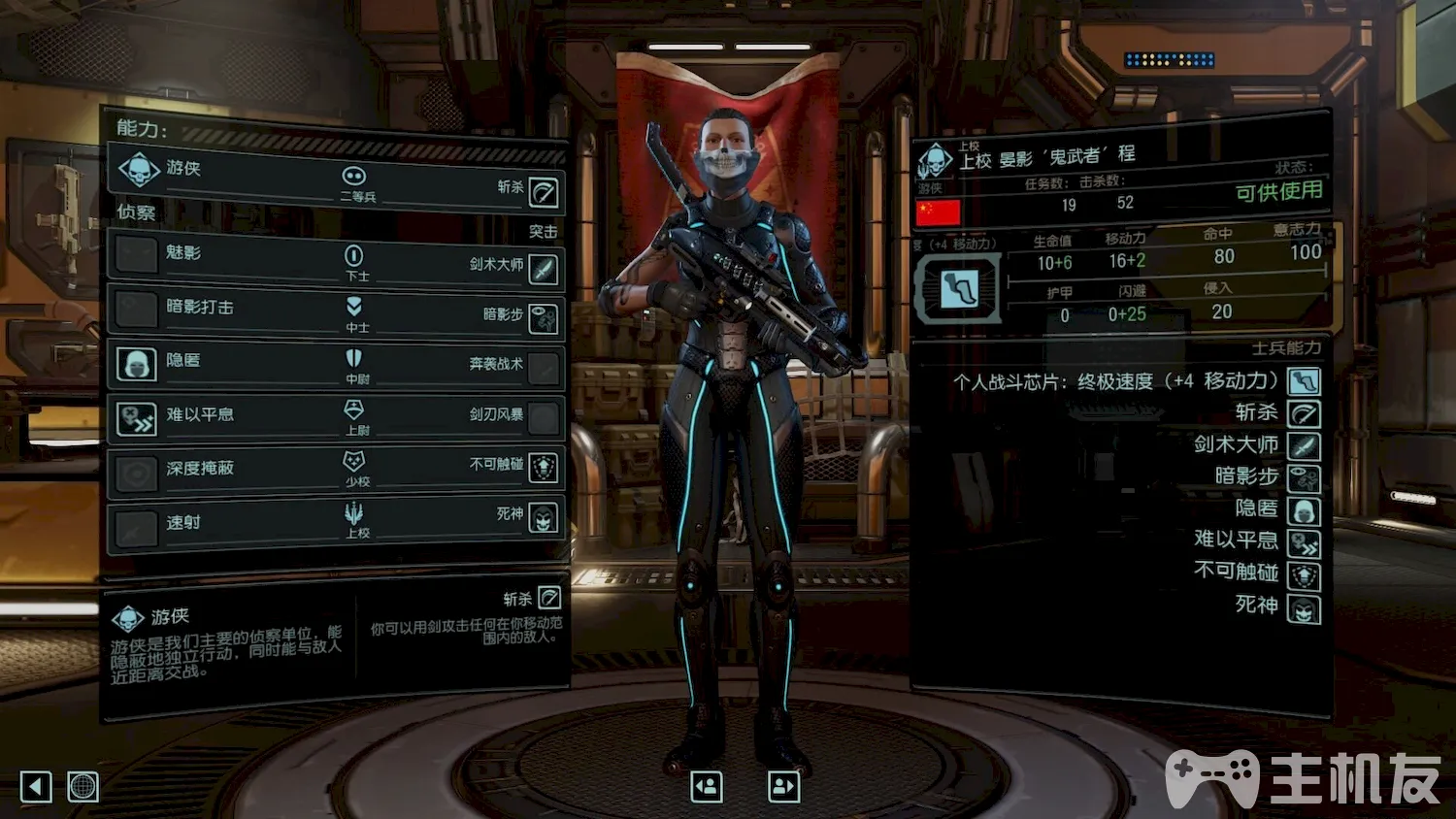Select the 斩杀 (Slash) ability icon
Viewport: 1456px width, 819px height.
544,192
